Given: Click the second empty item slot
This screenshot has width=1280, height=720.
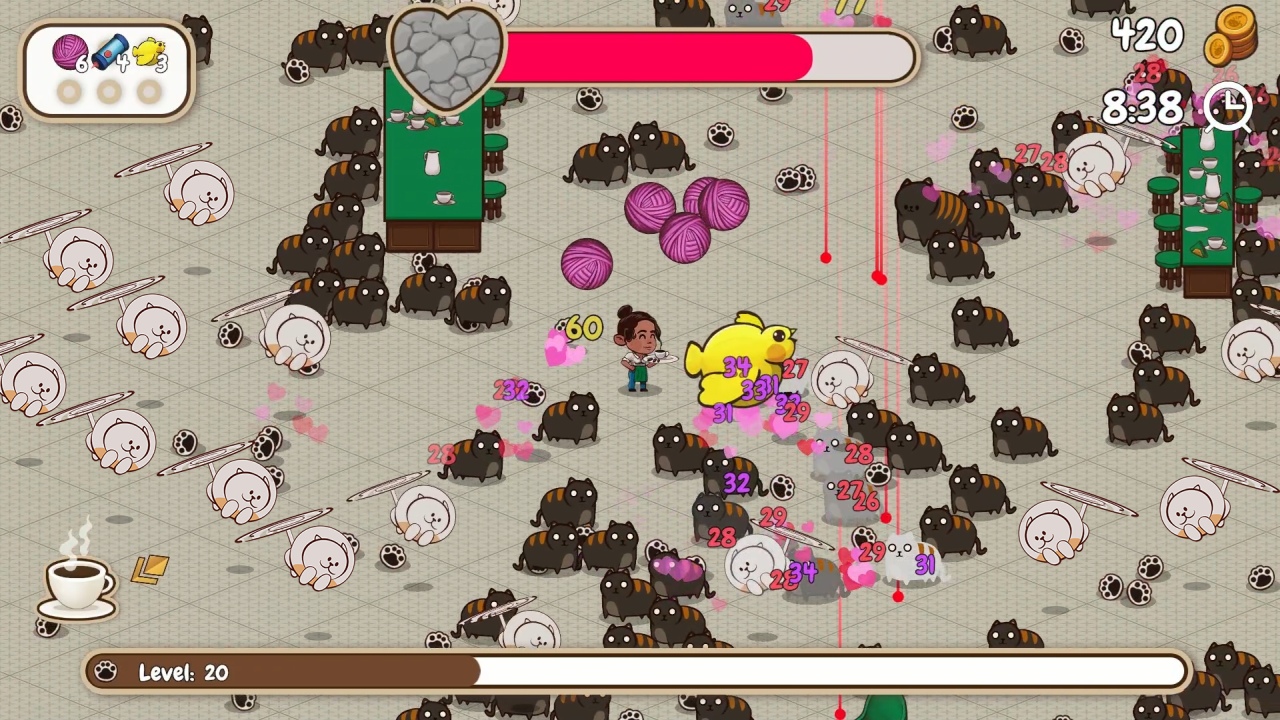Looking at the screenshot, I should (108, 92).
